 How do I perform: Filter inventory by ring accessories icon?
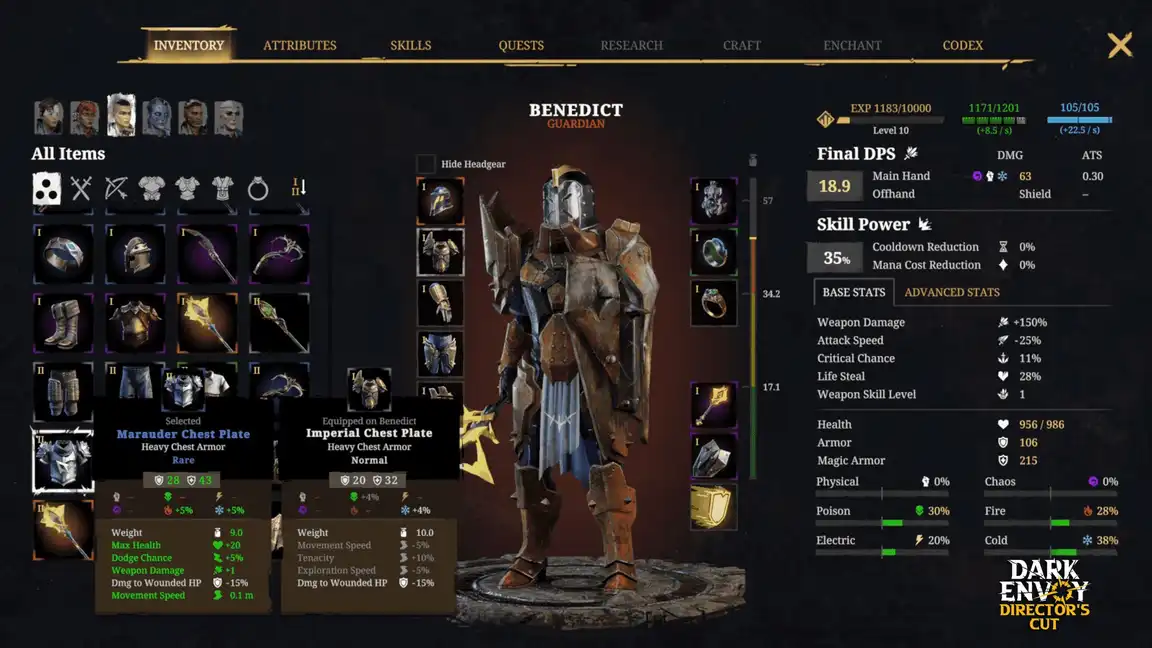pos(258,188)
